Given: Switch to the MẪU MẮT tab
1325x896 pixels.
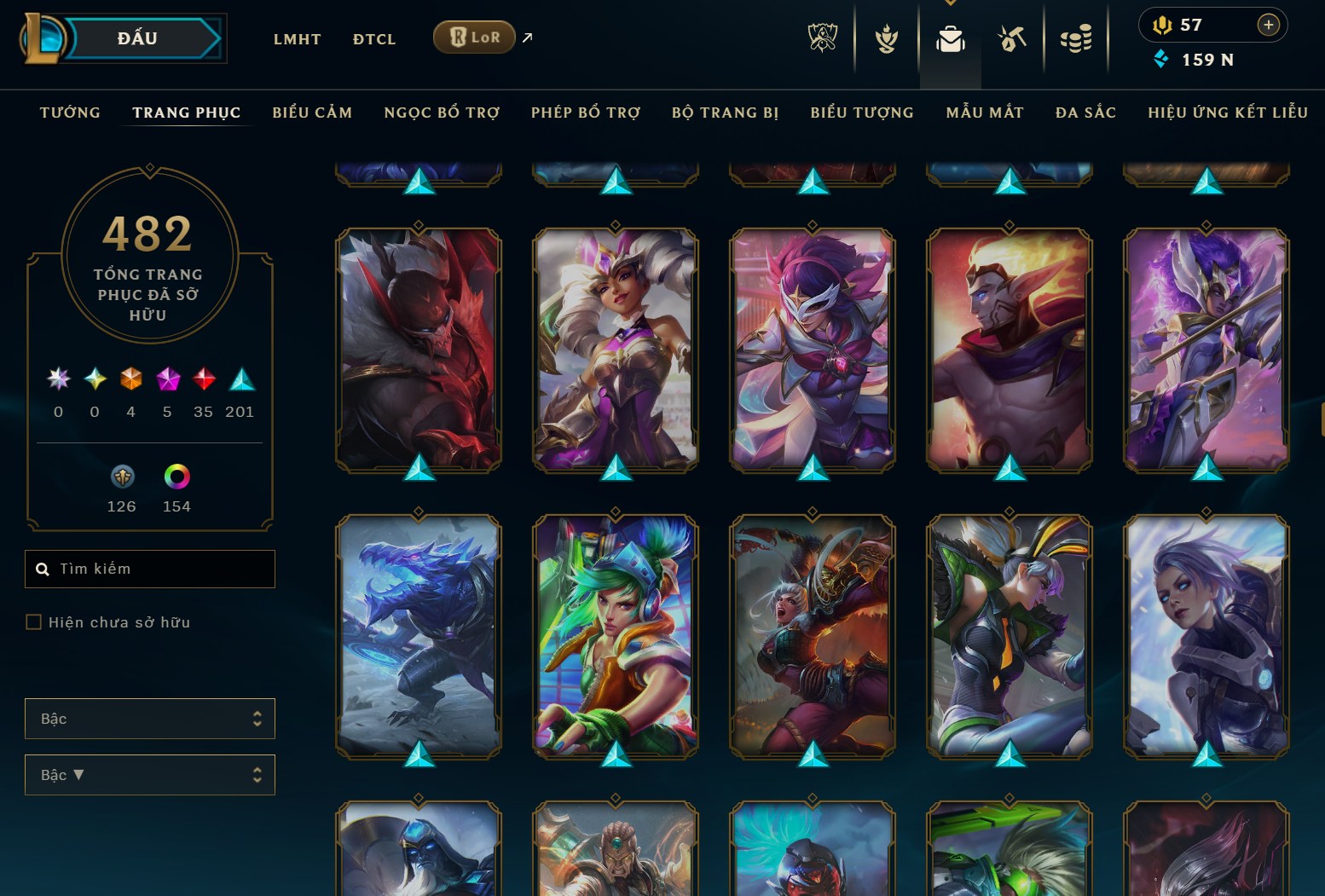Looking at the screenshot, I should pyautogui.click(x=985, y=112).
